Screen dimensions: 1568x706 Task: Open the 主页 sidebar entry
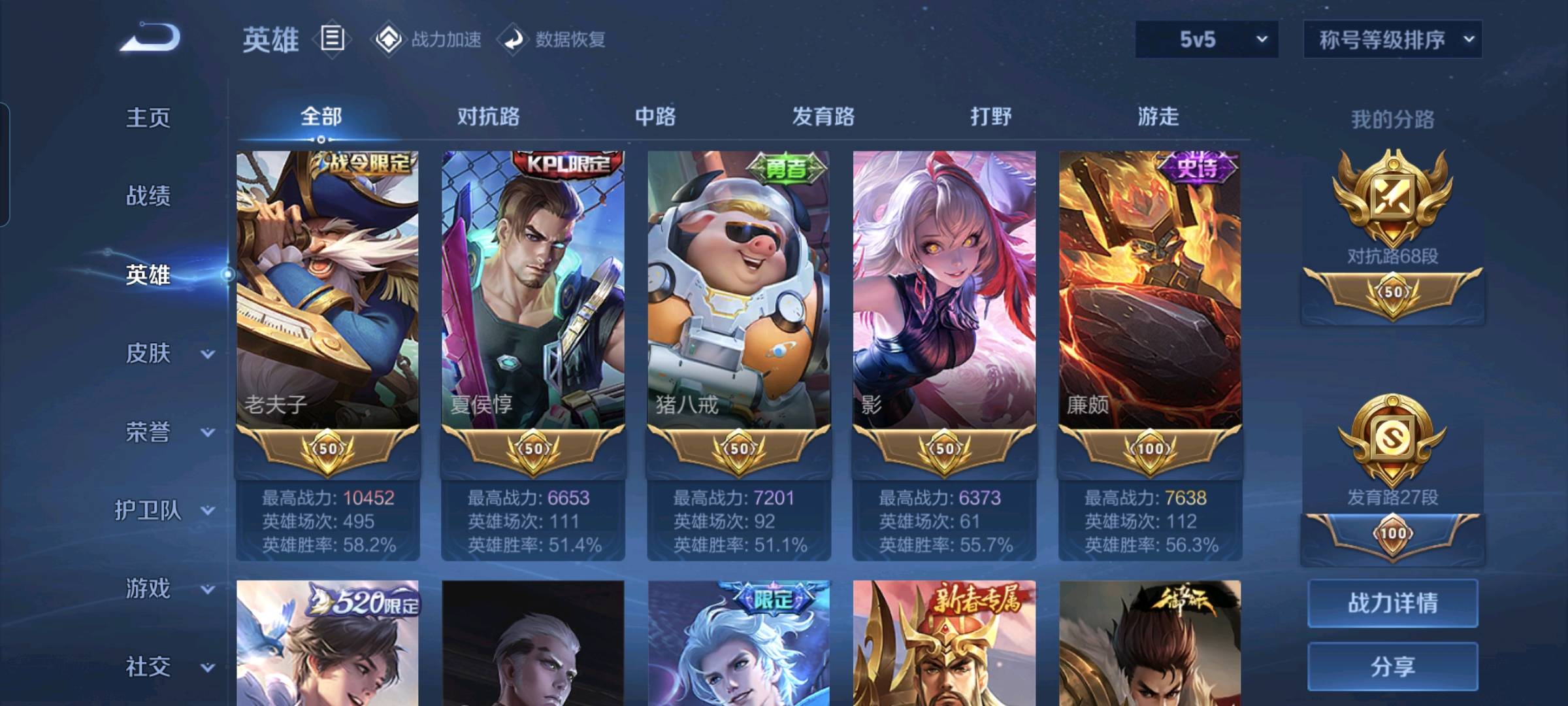coord(148,118)
